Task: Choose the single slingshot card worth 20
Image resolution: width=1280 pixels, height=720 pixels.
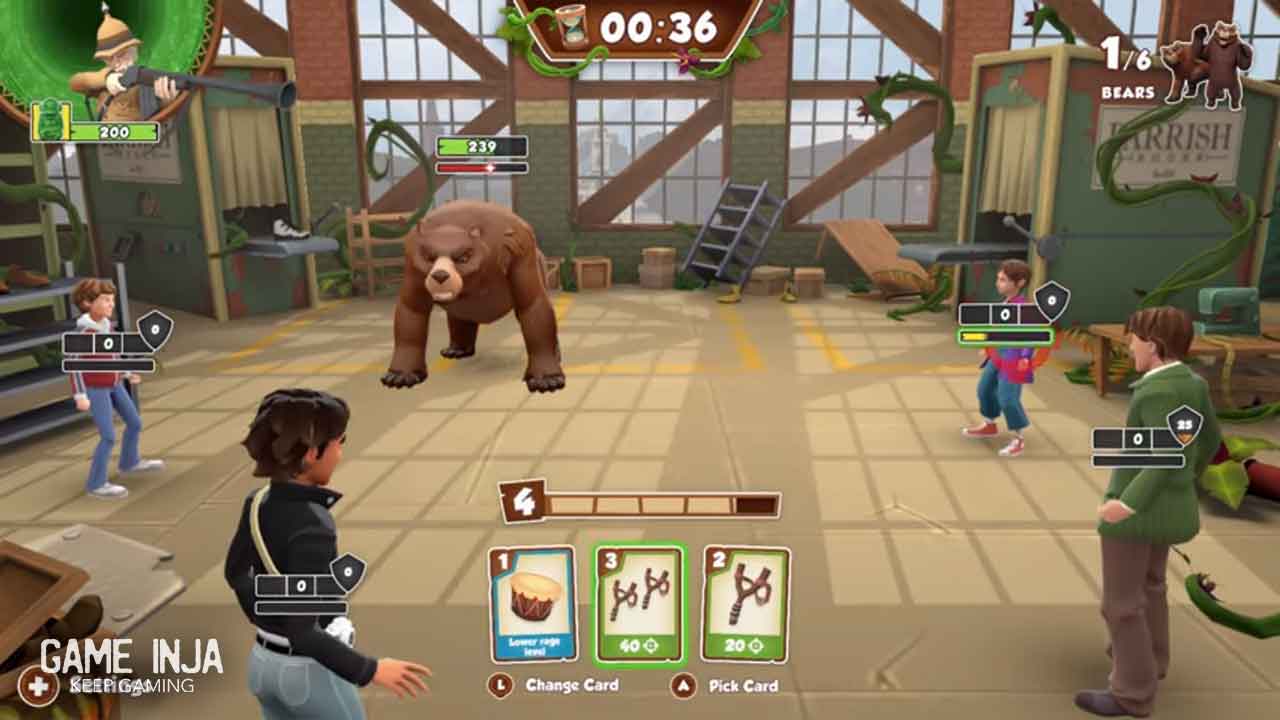Action: point(745,603)
